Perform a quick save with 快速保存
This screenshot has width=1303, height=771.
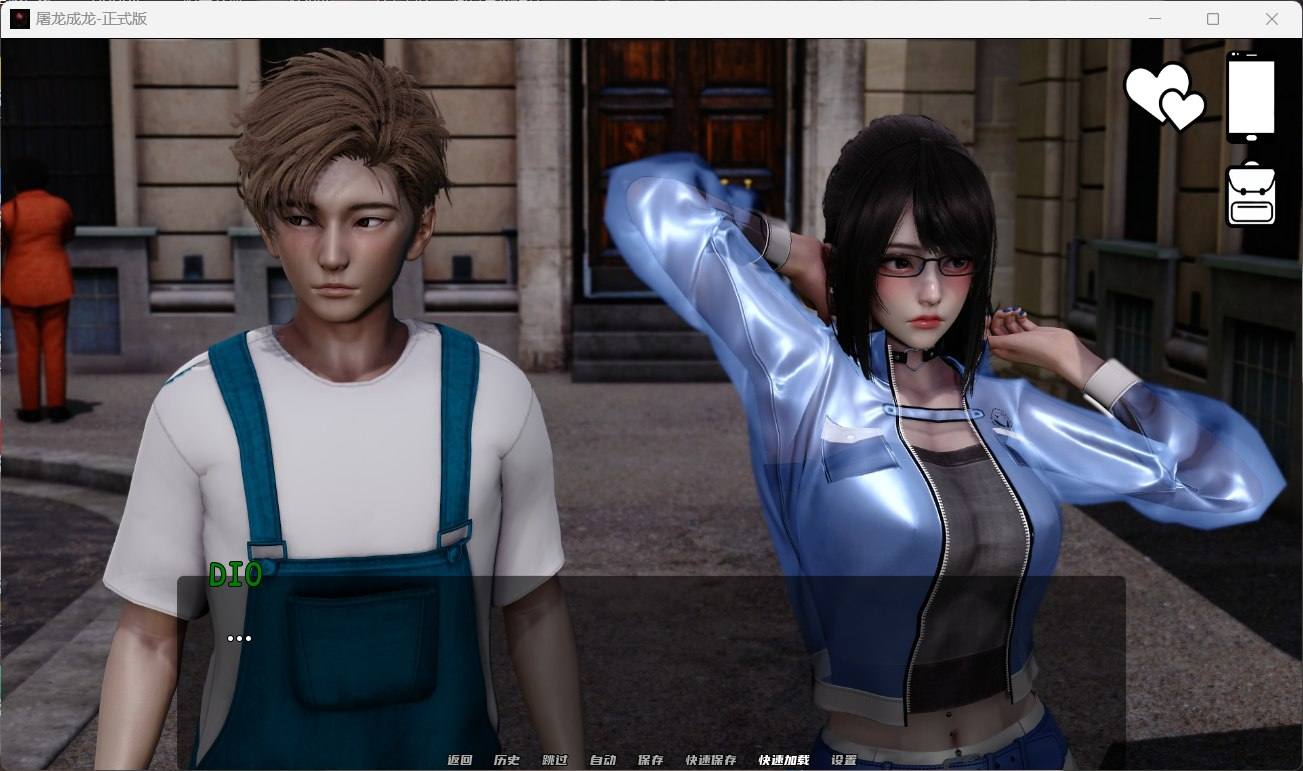pyautogui.click(x=713, y=760)
